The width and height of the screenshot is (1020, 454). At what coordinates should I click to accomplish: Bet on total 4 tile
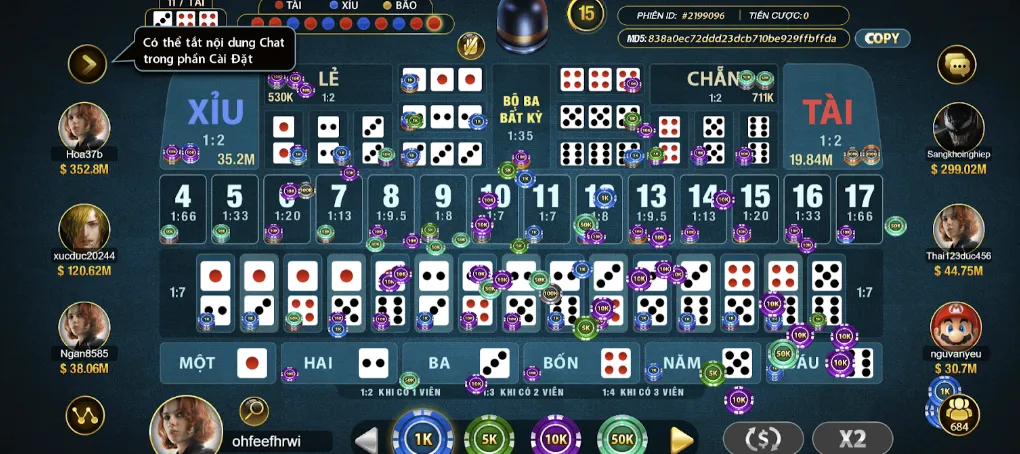pyautogui.click(x=182, y=205)
